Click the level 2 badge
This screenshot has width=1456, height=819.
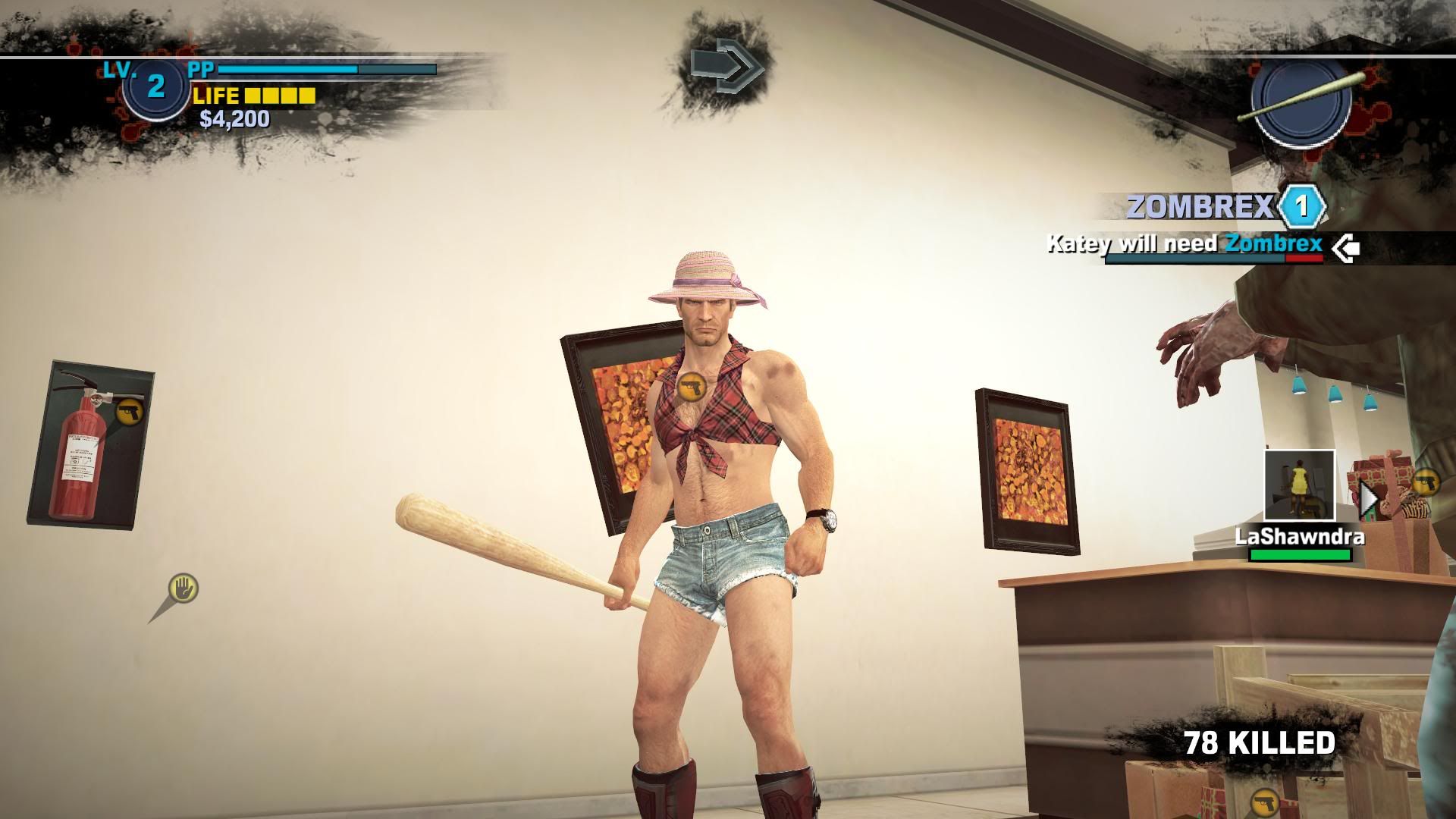click(155, 87)
